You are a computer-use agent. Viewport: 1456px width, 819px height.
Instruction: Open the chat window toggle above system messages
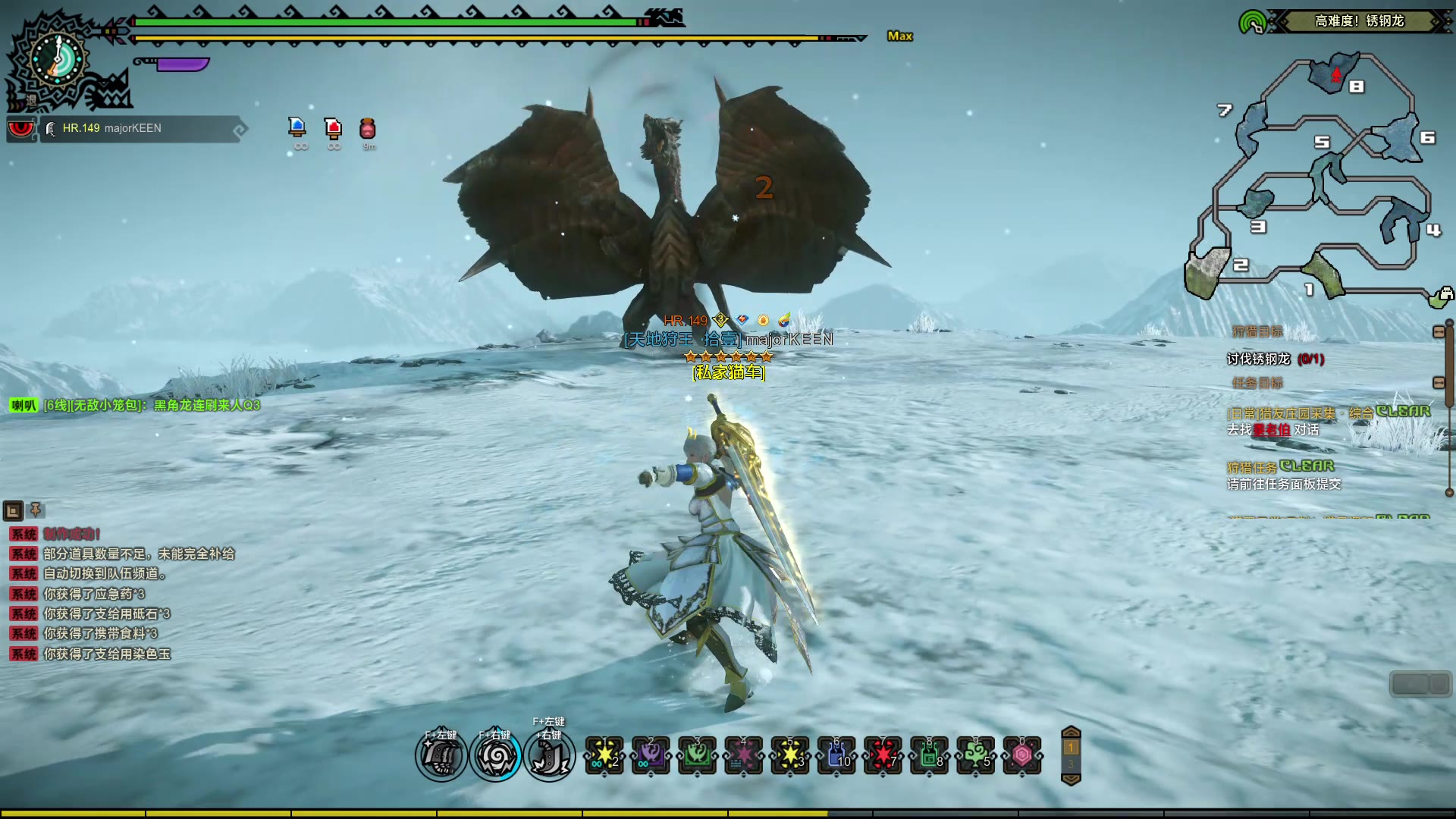click(13, 510)
